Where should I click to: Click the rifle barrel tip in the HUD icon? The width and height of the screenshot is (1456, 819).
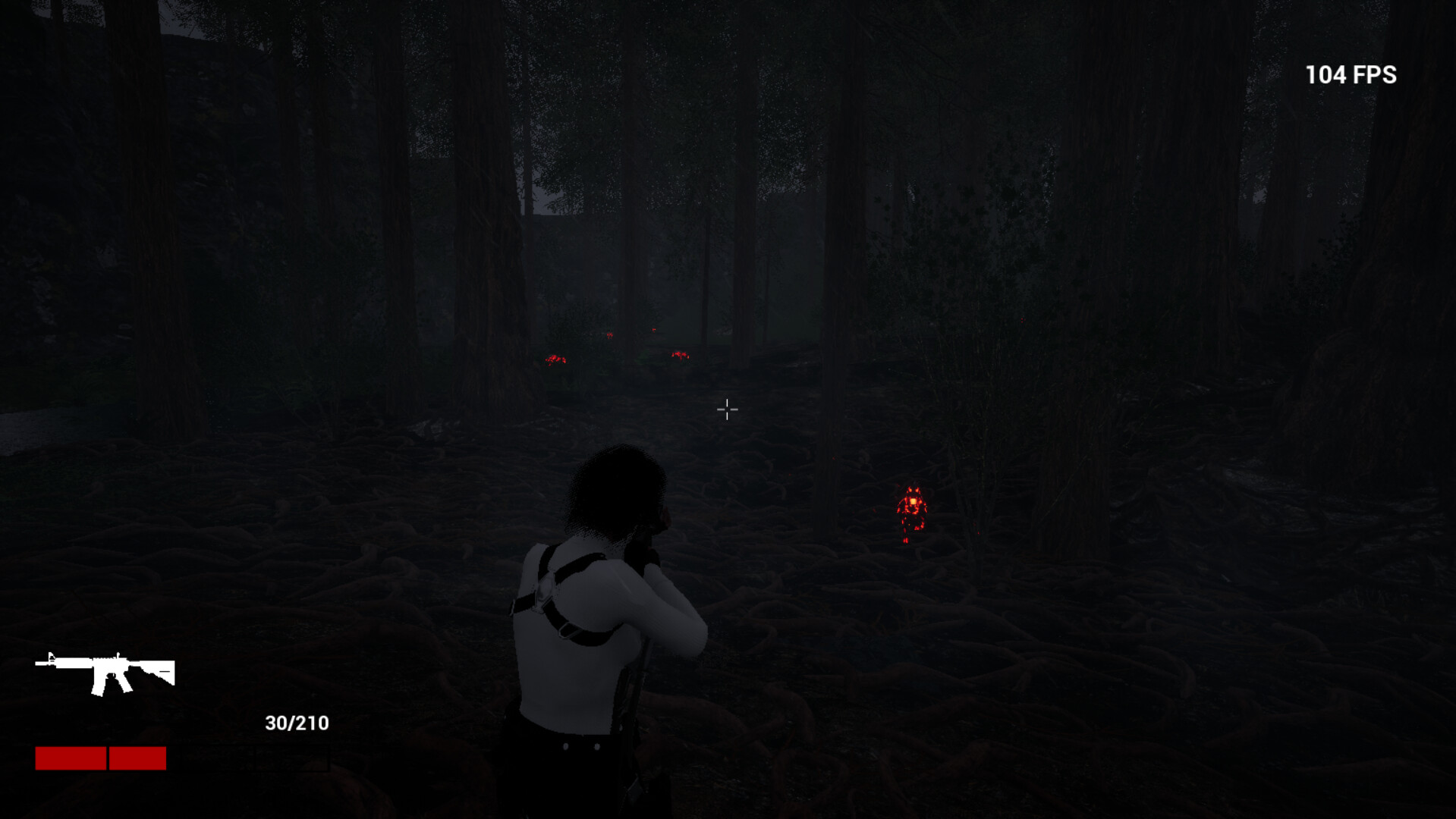coord(36,663)
